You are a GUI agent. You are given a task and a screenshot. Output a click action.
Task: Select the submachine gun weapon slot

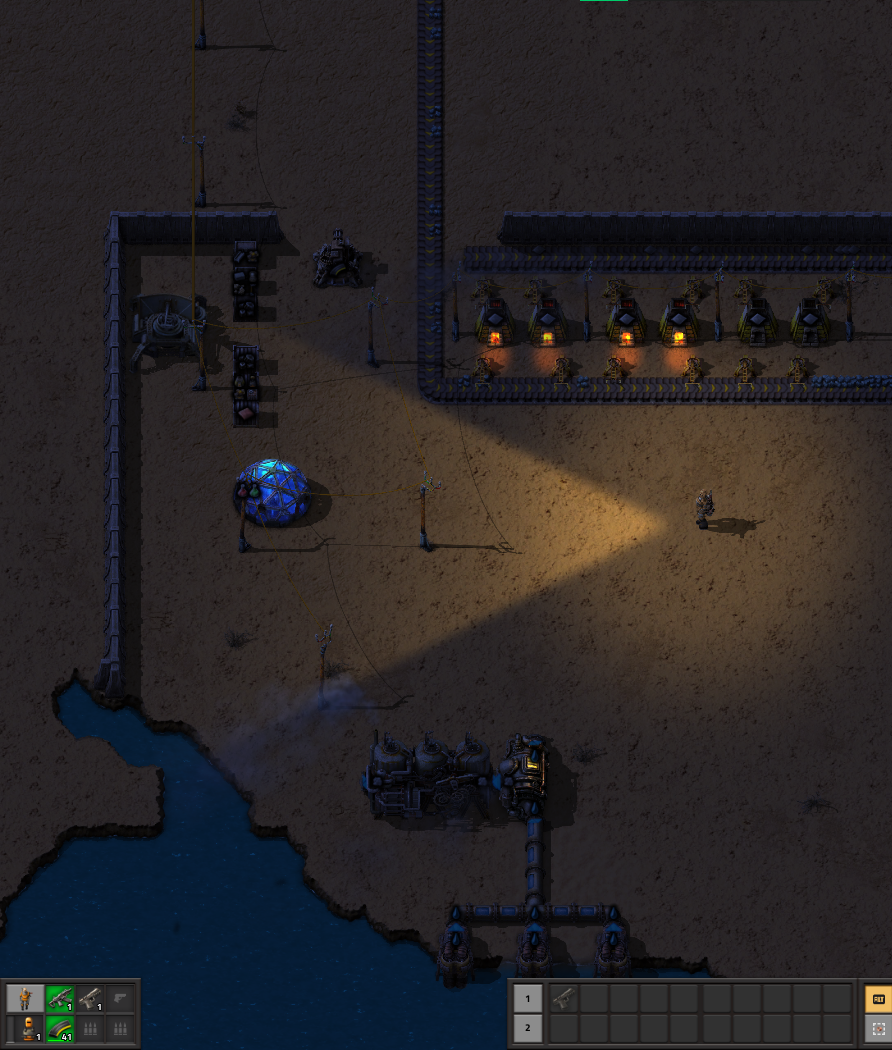tap(59, 998)
